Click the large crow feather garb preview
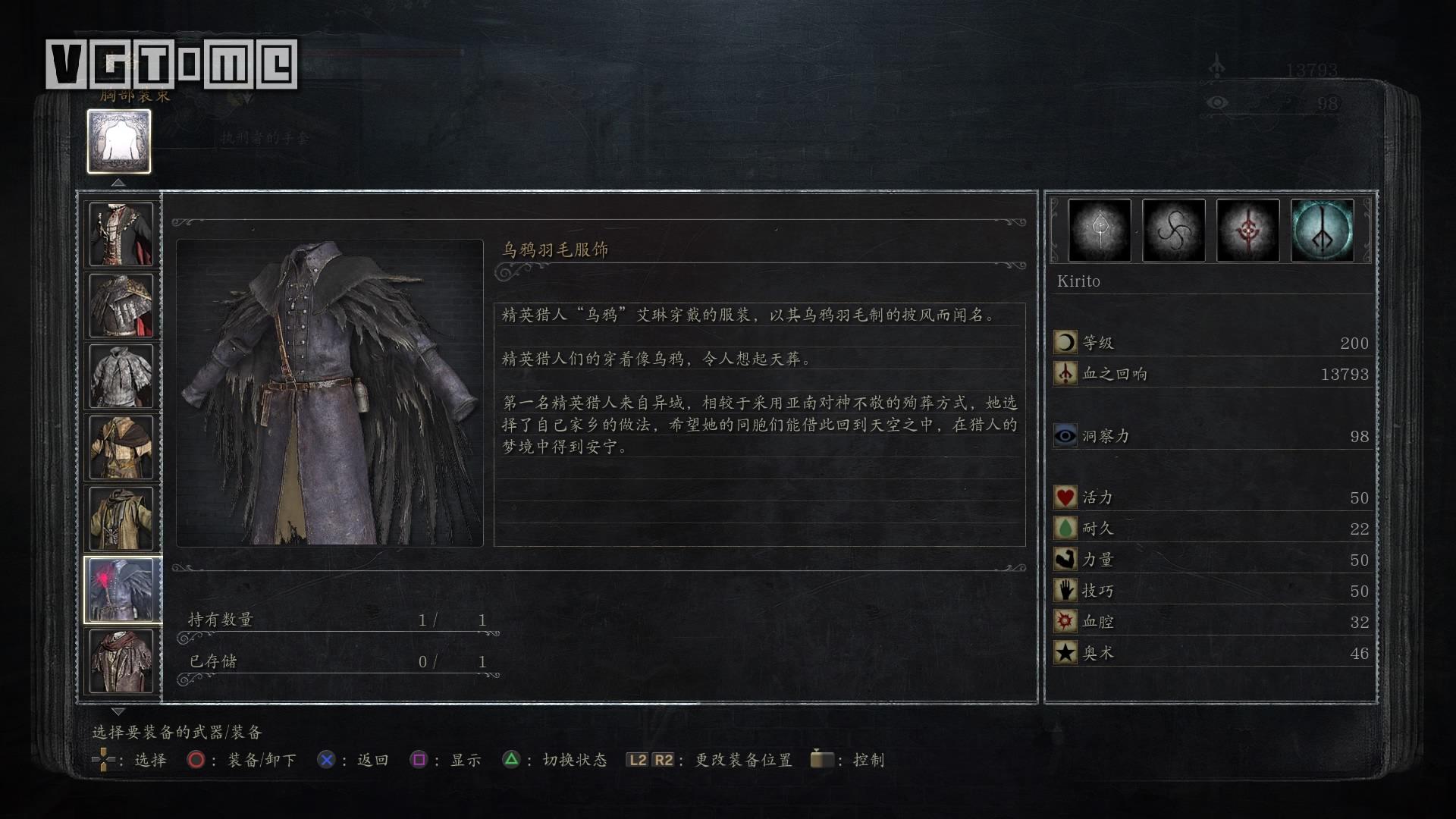The image size is (1456, 819). [330, 393]
